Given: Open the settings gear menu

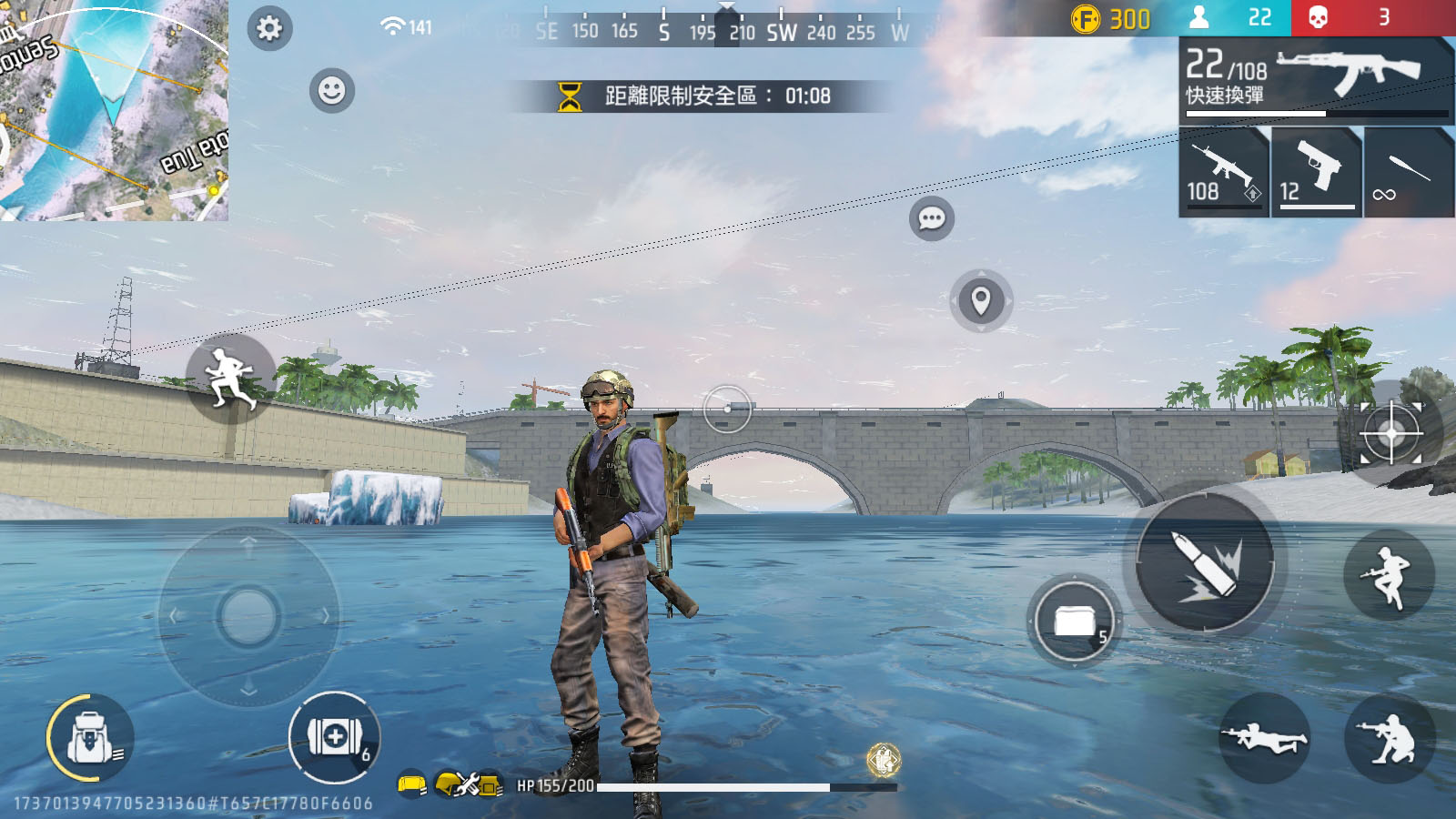Looking at the screenshot, I should click(x=269, y=28).
